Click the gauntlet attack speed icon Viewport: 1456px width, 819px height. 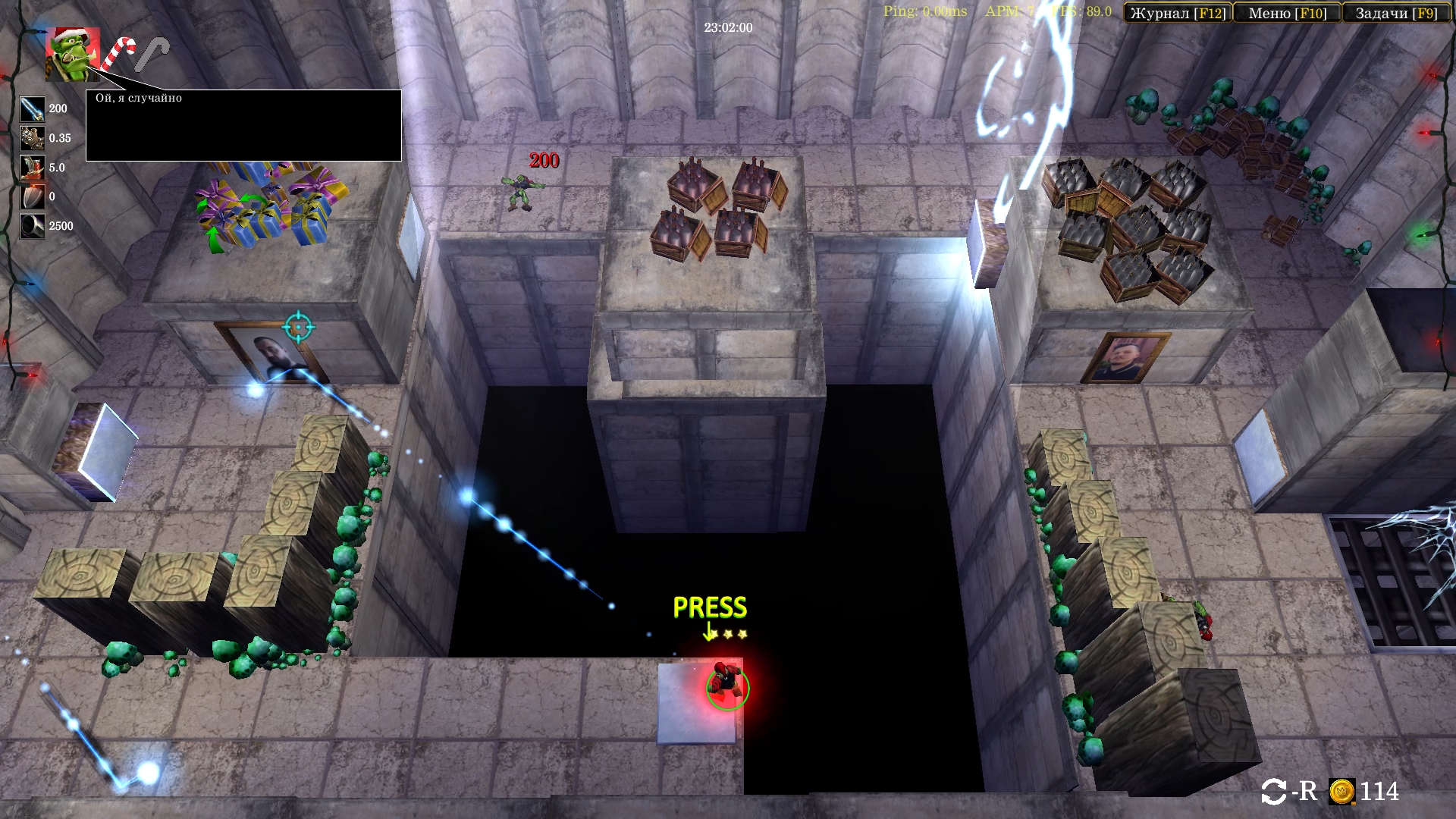33,138
